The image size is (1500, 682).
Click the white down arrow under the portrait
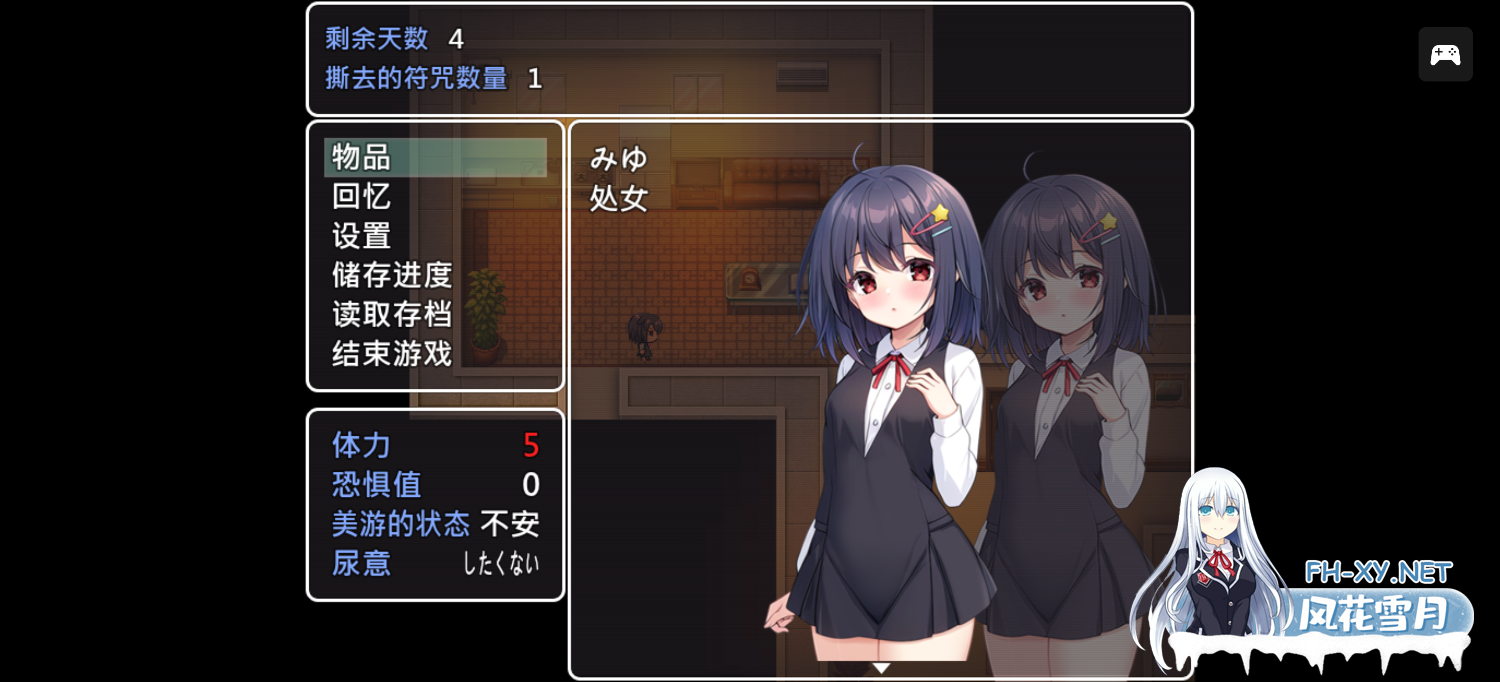881,668
